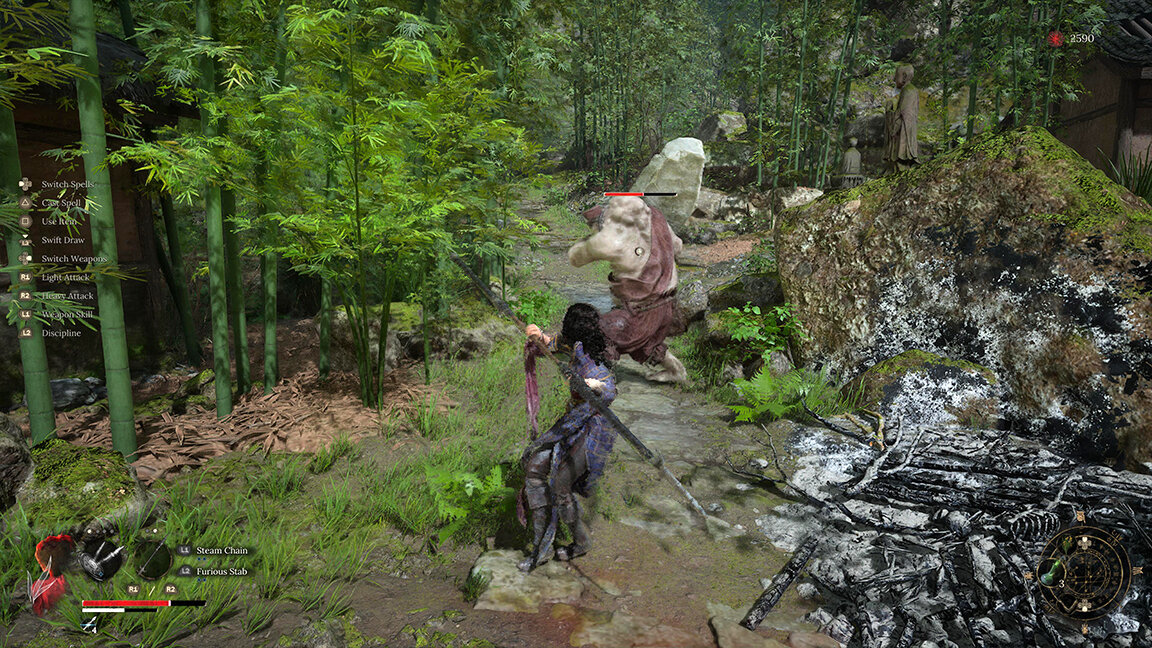Select the dual-blade weapon icon
Image resolution: width=1152 pixels, height=648 pixels.
tap(101, 559)
